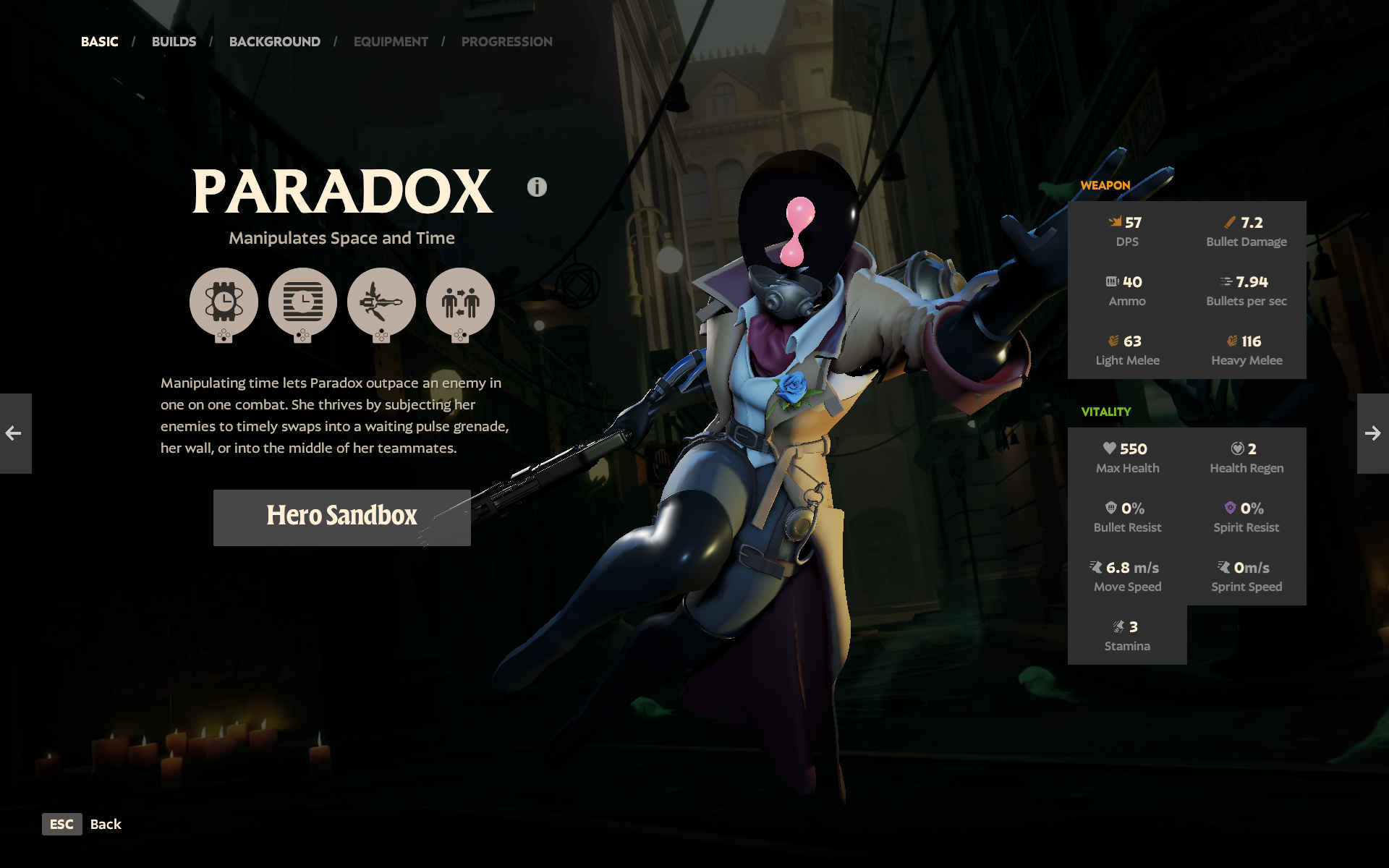
Task: Advance to the next hero with right arrow
Action: click(x=1372, y=433)
